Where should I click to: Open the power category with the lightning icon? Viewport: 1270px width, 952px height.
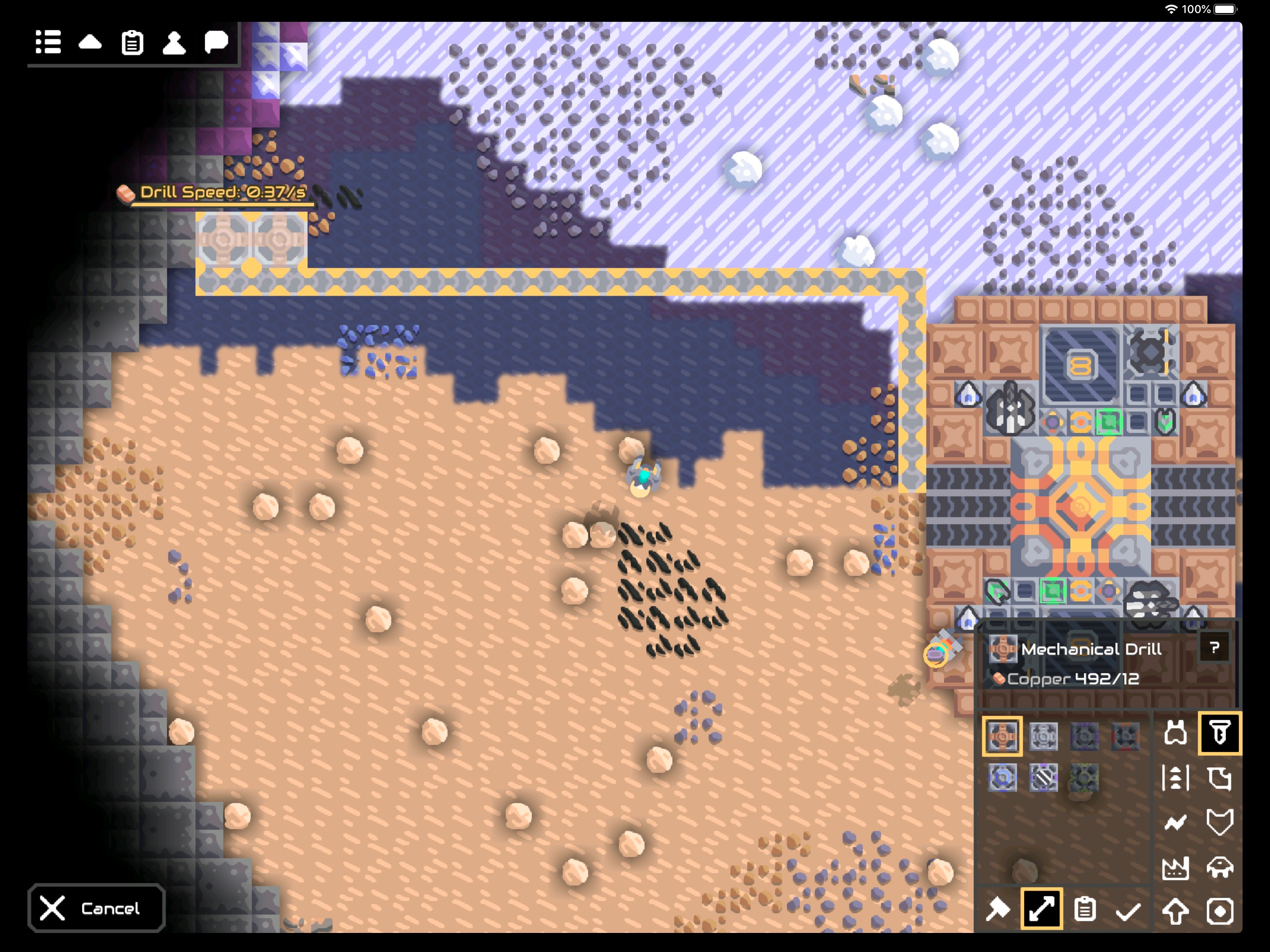click(x=1175, y=823)
